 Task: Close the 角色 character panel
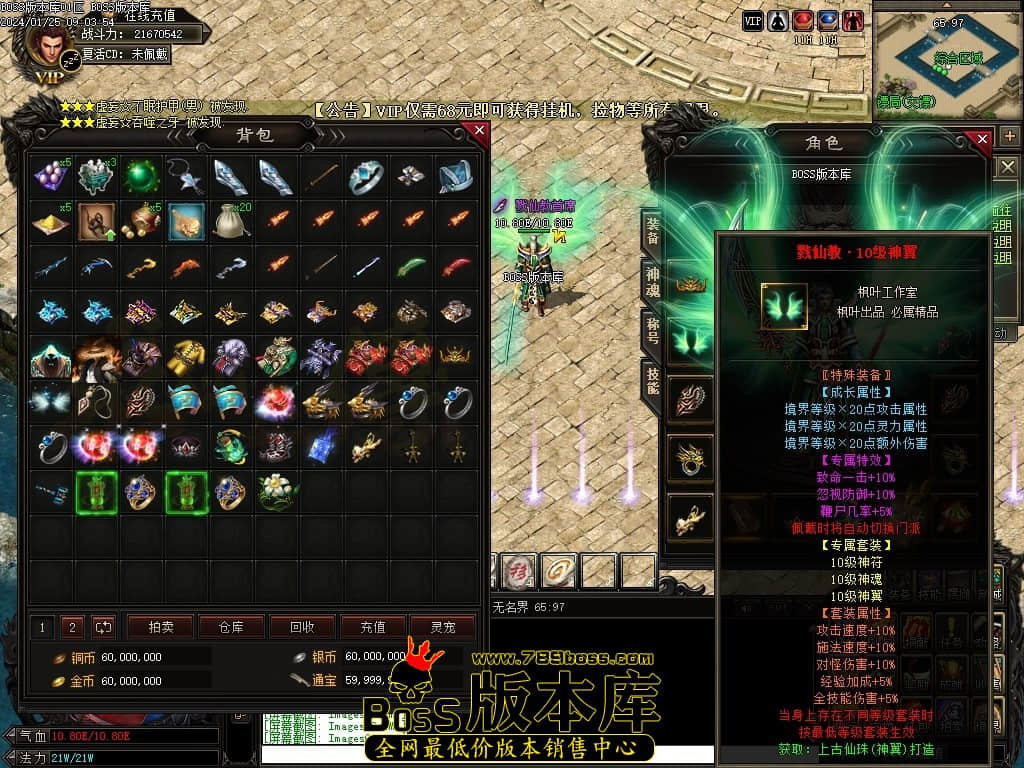point(982,139)
